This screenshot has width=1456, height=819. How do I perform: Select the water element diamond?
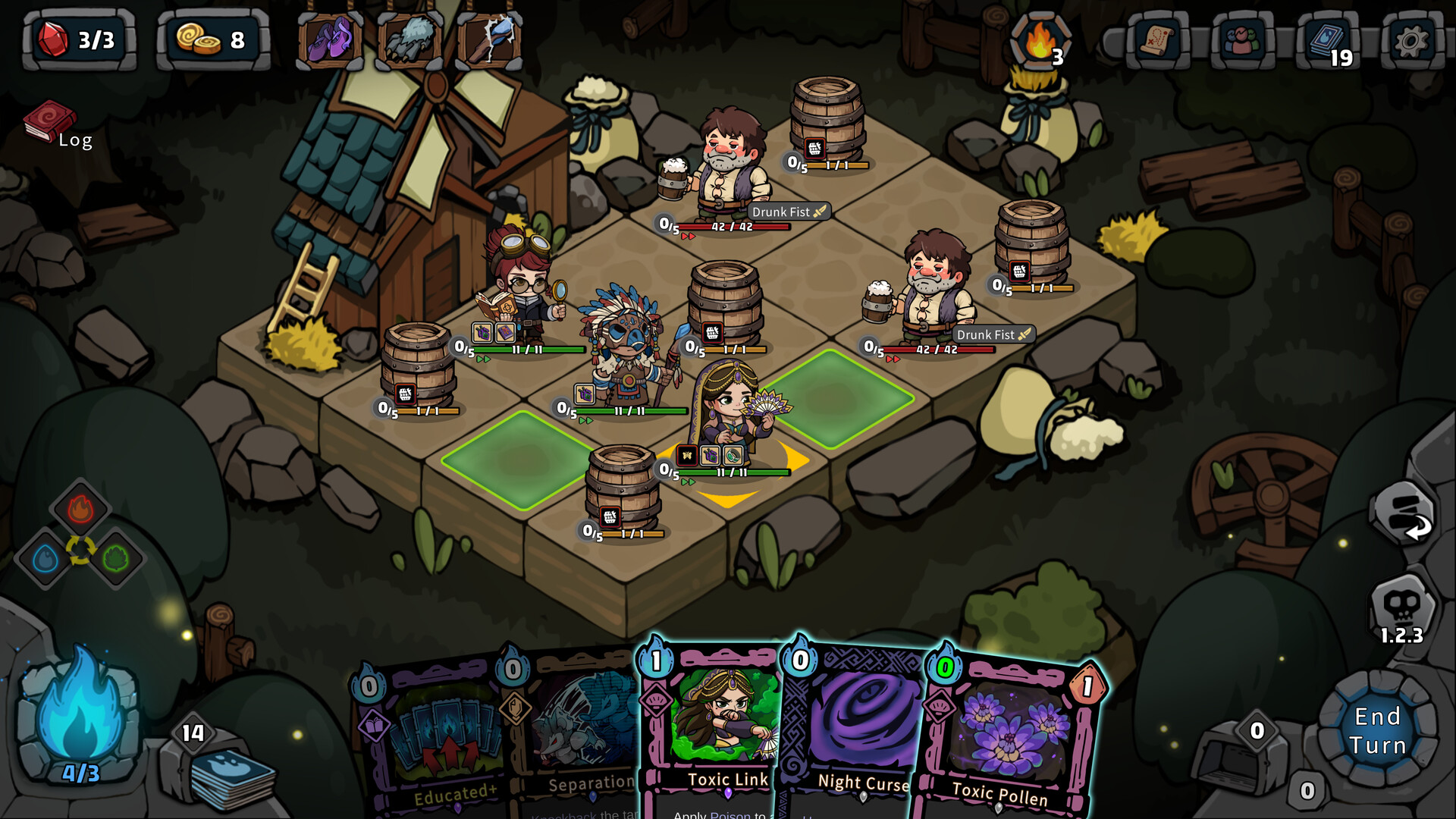click(45, 560)
